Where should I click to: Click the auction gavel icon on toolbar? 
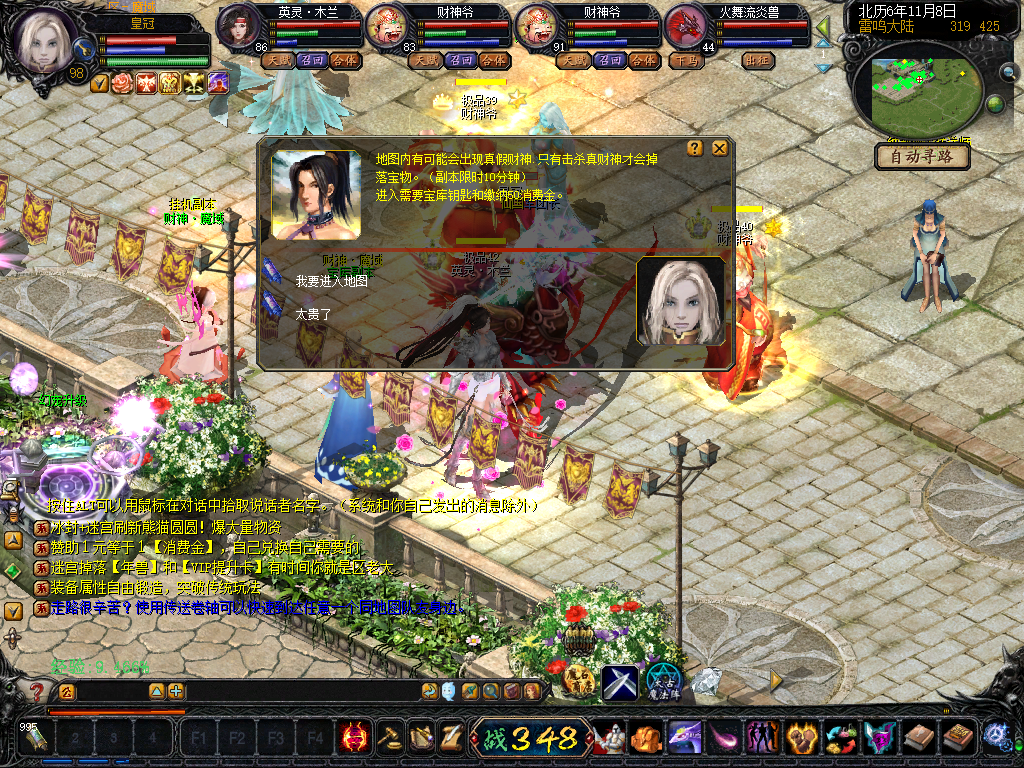(389, 738)
